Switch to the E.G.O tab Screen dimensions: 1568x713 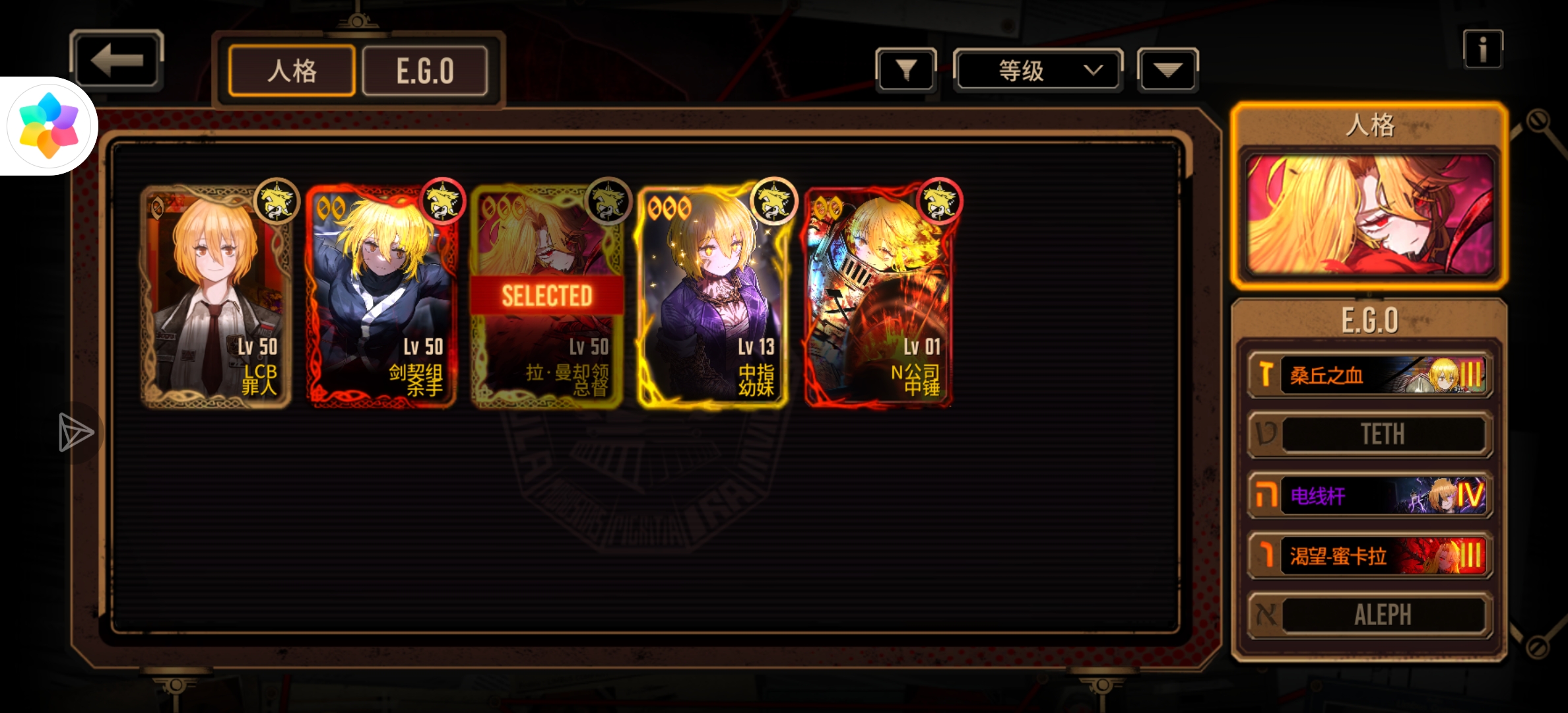pyautogui.click(x=425, y=71)
